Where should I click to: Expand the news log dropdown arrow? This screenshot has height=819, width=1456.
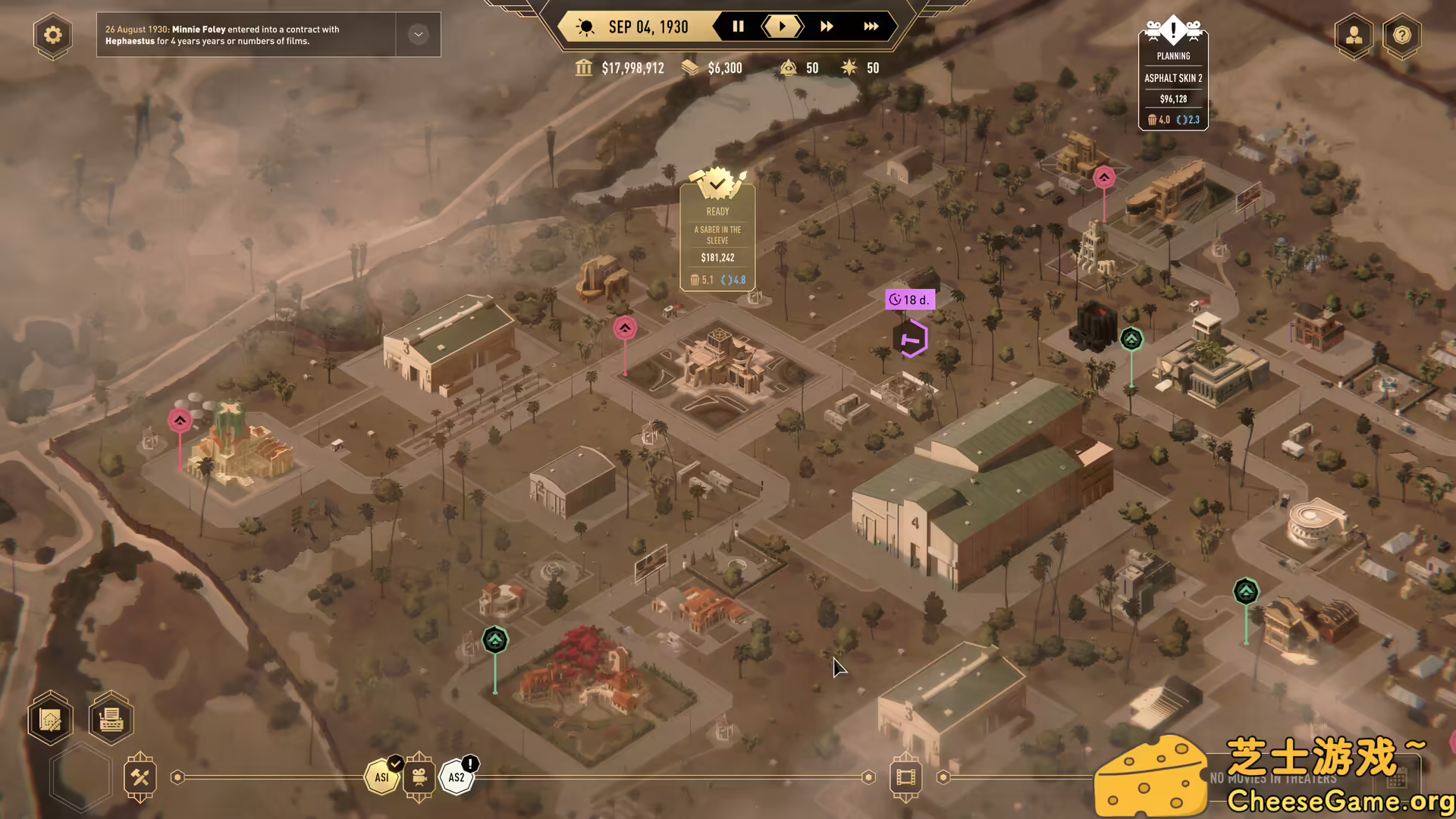(x=418, y=35)
